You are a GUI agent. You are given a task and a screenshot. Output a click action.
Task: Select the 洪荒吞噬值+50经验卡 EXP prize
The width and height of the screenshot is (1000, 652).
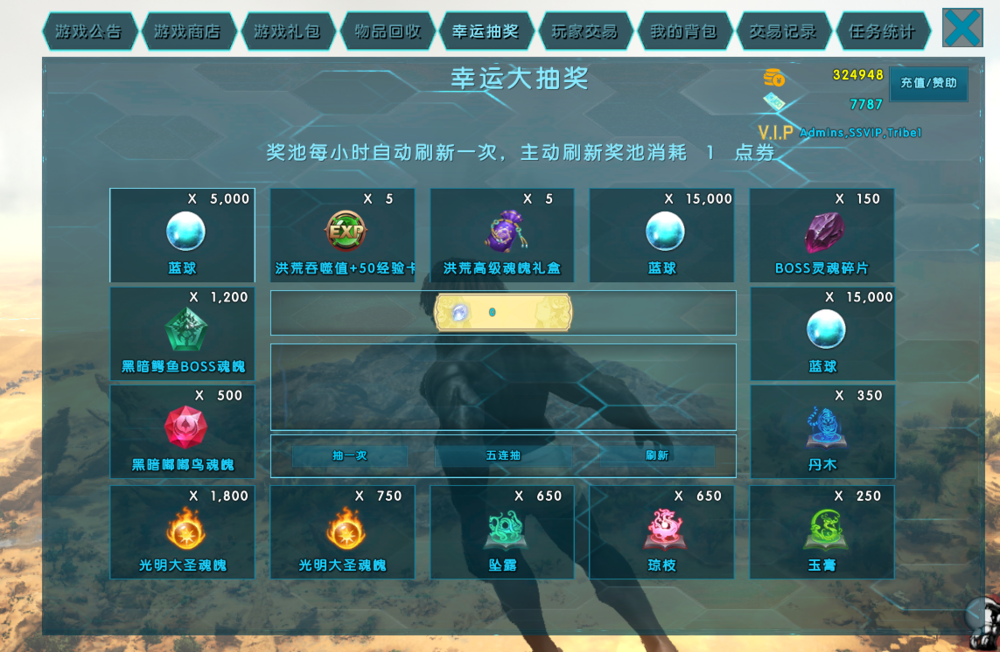tap(343, 235)
